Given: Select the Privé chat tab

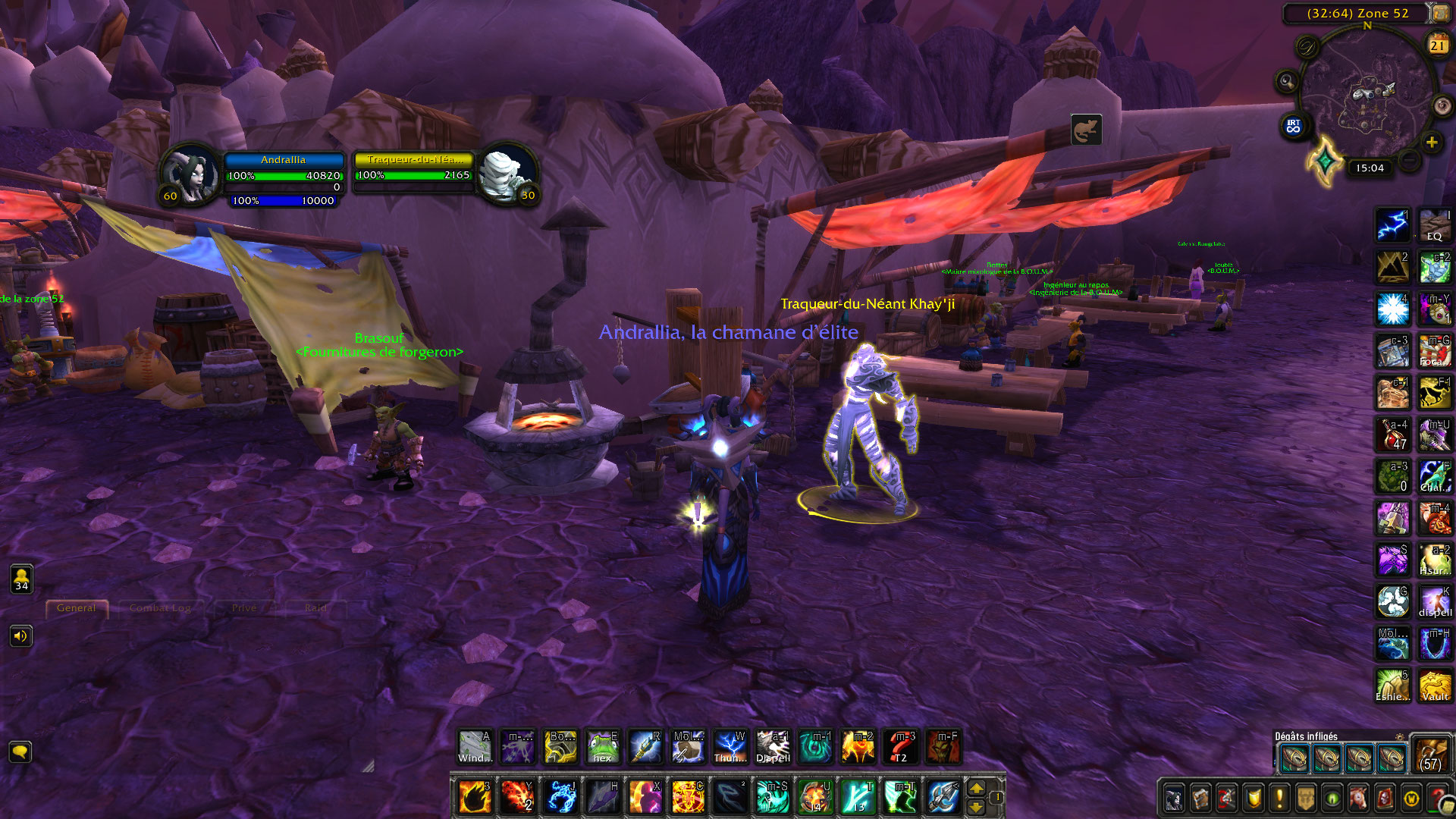Looking at the screenshot, I should tap(243, 608).
